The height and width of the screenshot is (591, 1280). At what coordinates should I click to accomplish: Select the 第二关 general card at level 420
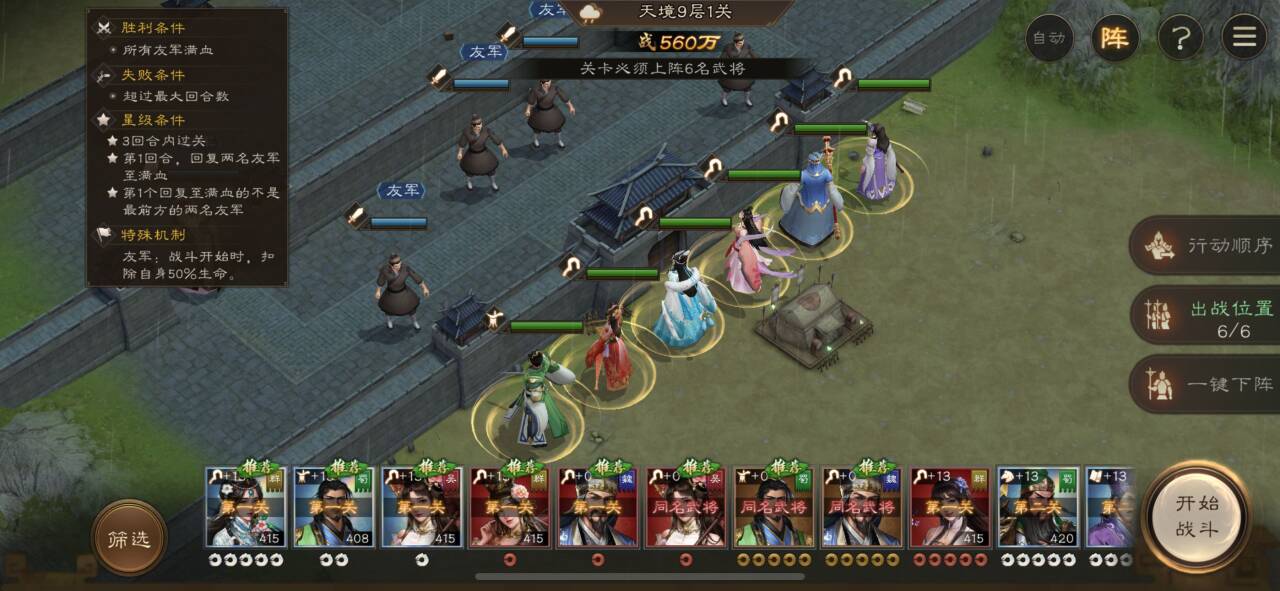1038,507
